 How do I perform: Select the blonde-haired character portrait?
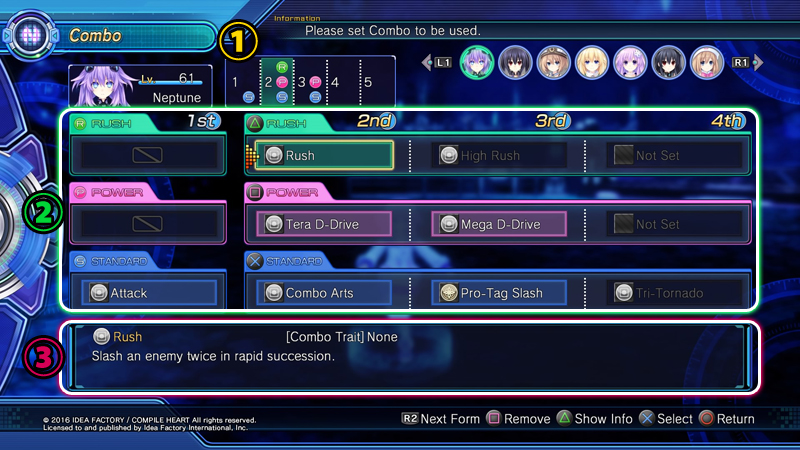592,62
